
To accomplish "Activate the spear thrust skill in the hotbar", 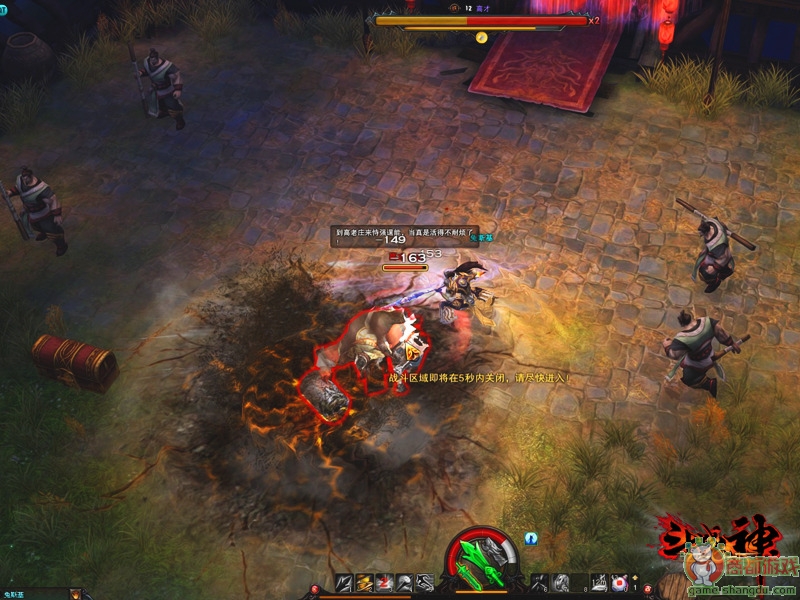I will click(343, 582).
